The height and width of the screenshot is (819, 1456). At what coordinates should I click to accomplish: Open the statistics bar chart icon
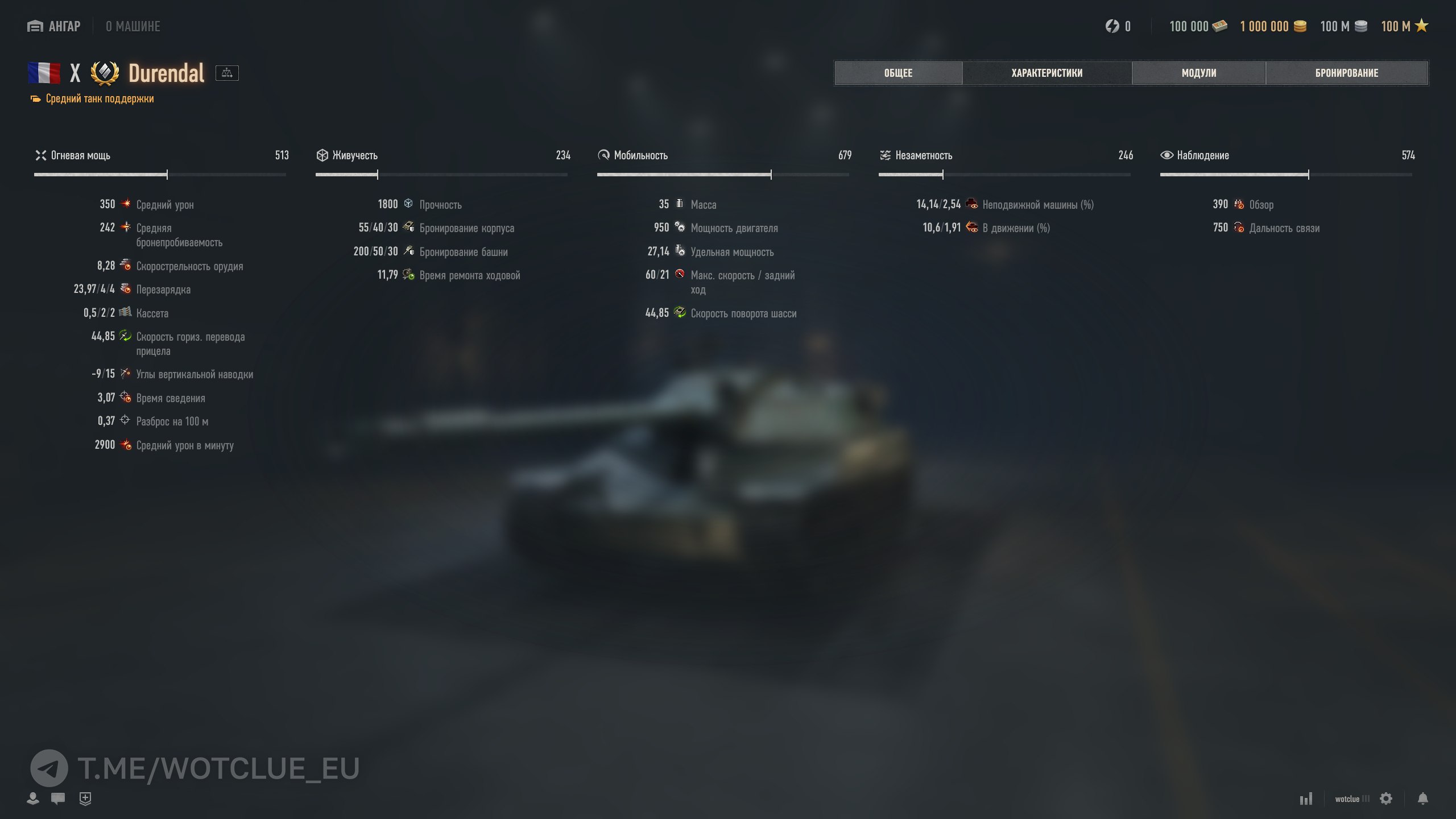(x=1306, y=799)
